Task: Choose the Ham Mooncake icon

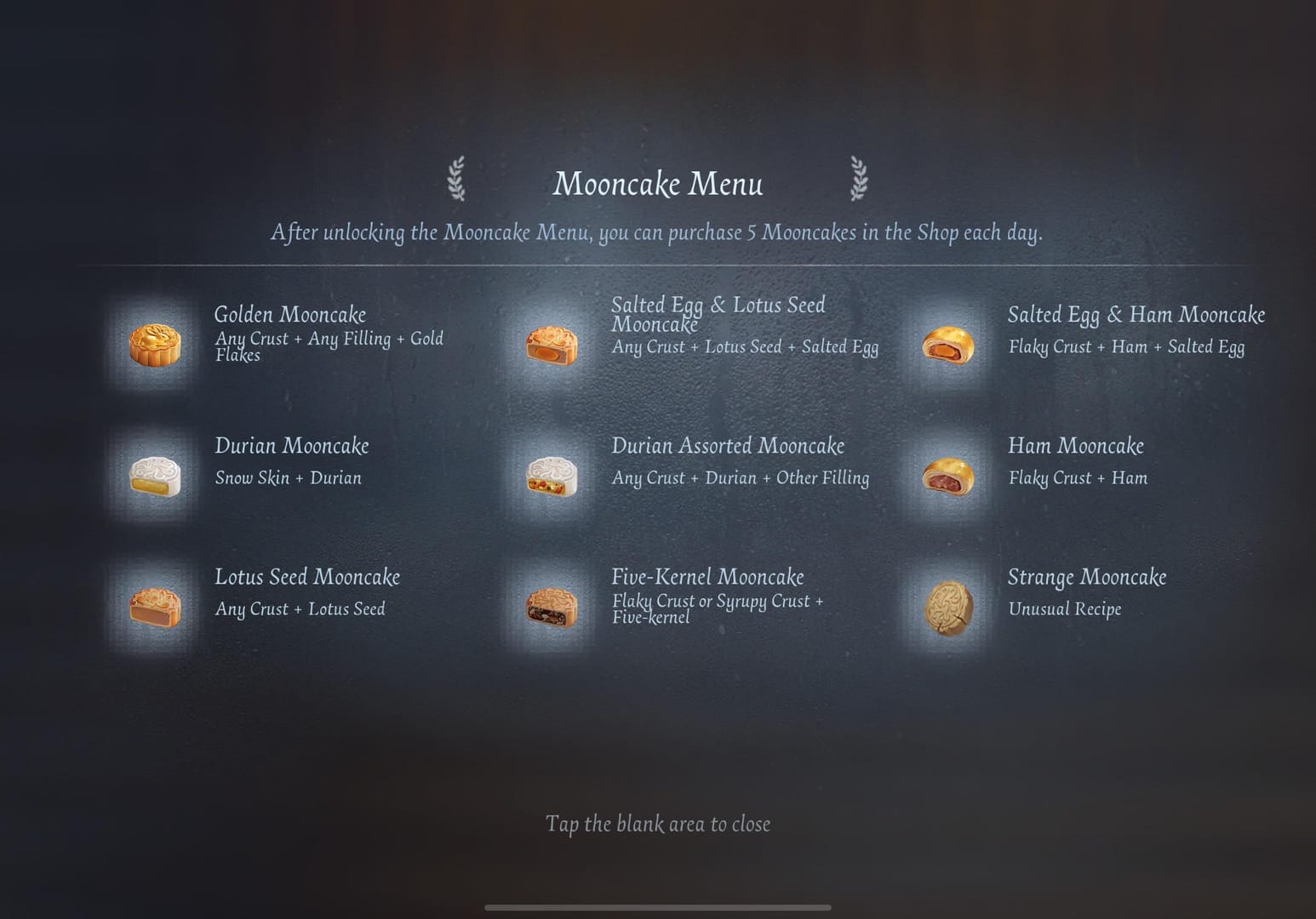Action: pyautogui.click(x=948, y=476)
